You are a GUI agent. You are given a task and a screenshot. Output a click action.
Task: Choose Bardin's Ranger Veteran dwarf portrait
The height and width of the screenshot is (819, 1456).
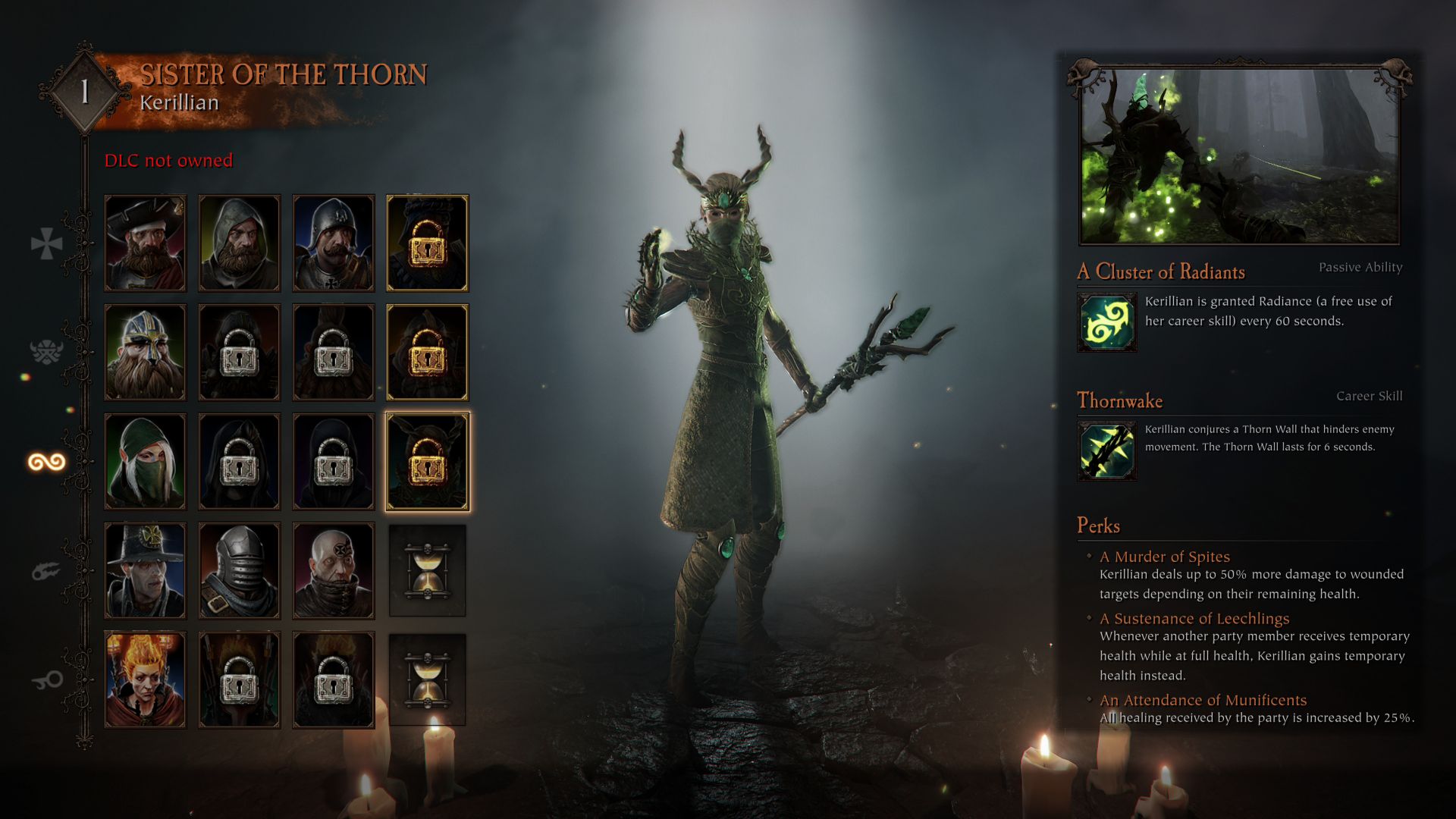(x=145, y=353)
